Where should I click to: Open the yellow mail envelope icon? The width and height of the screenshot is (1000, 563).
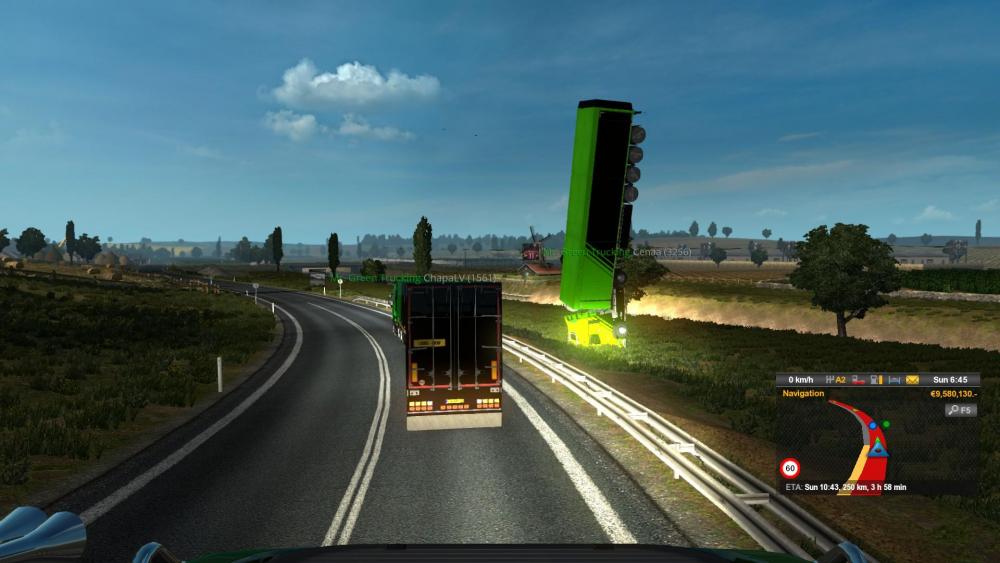912,380
